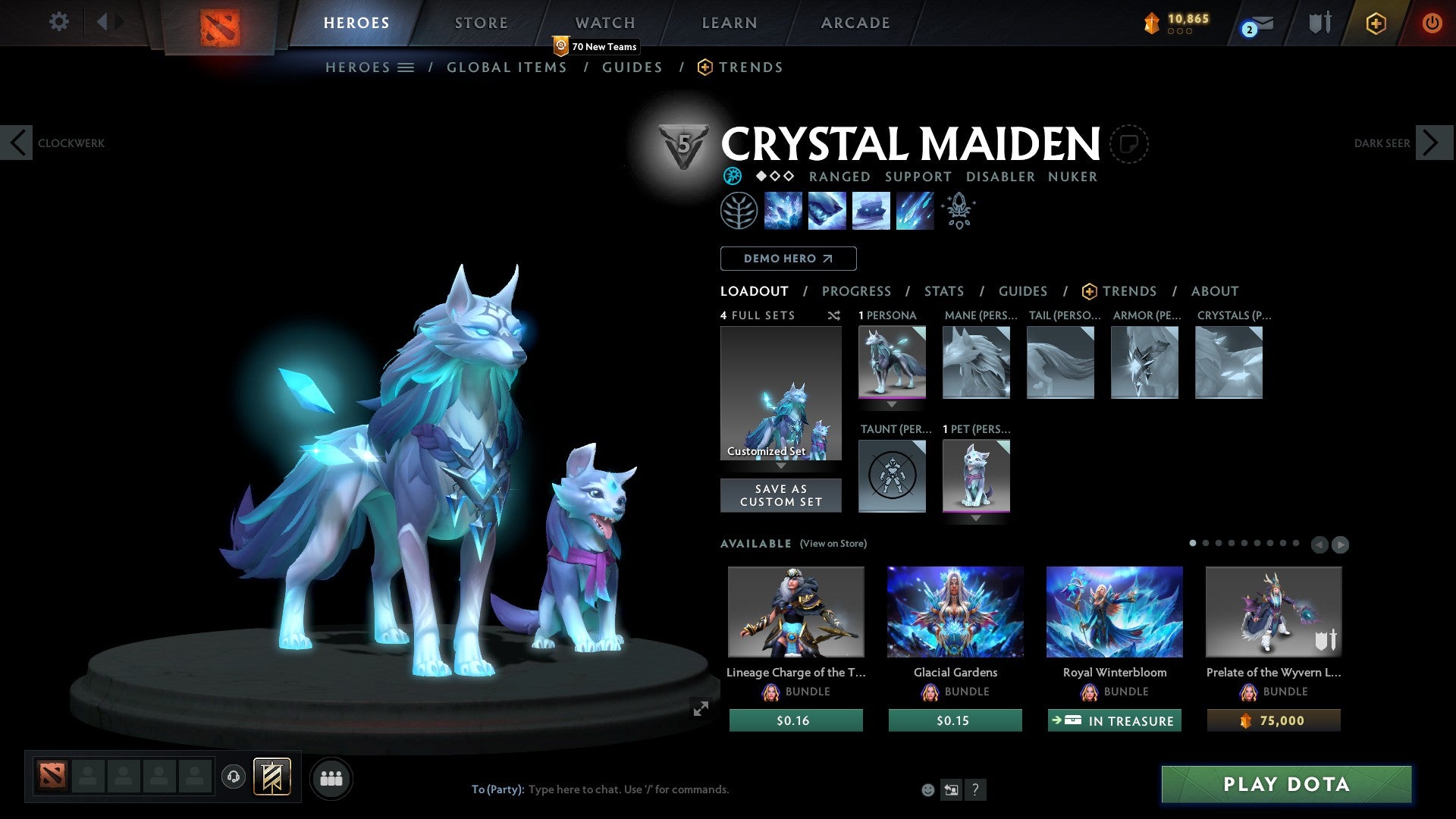The height and width of the screenshot is (819, 1456).
Task: Click the settings gear icon
Action: 58,22
